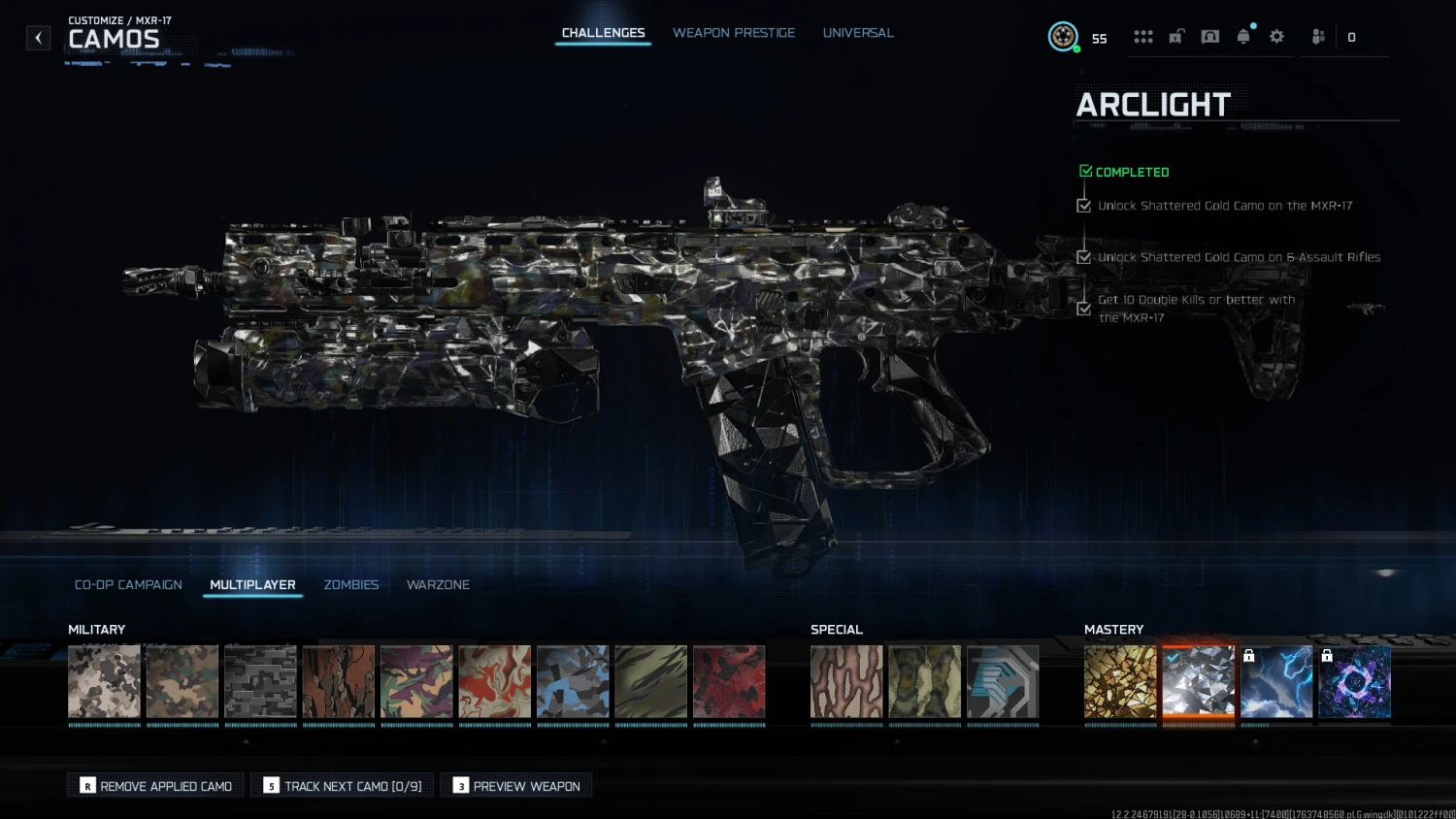This screenshot has width=1456, height=819.
Task: Open the ZOMBIES camo tab
Action: [351, 584]
